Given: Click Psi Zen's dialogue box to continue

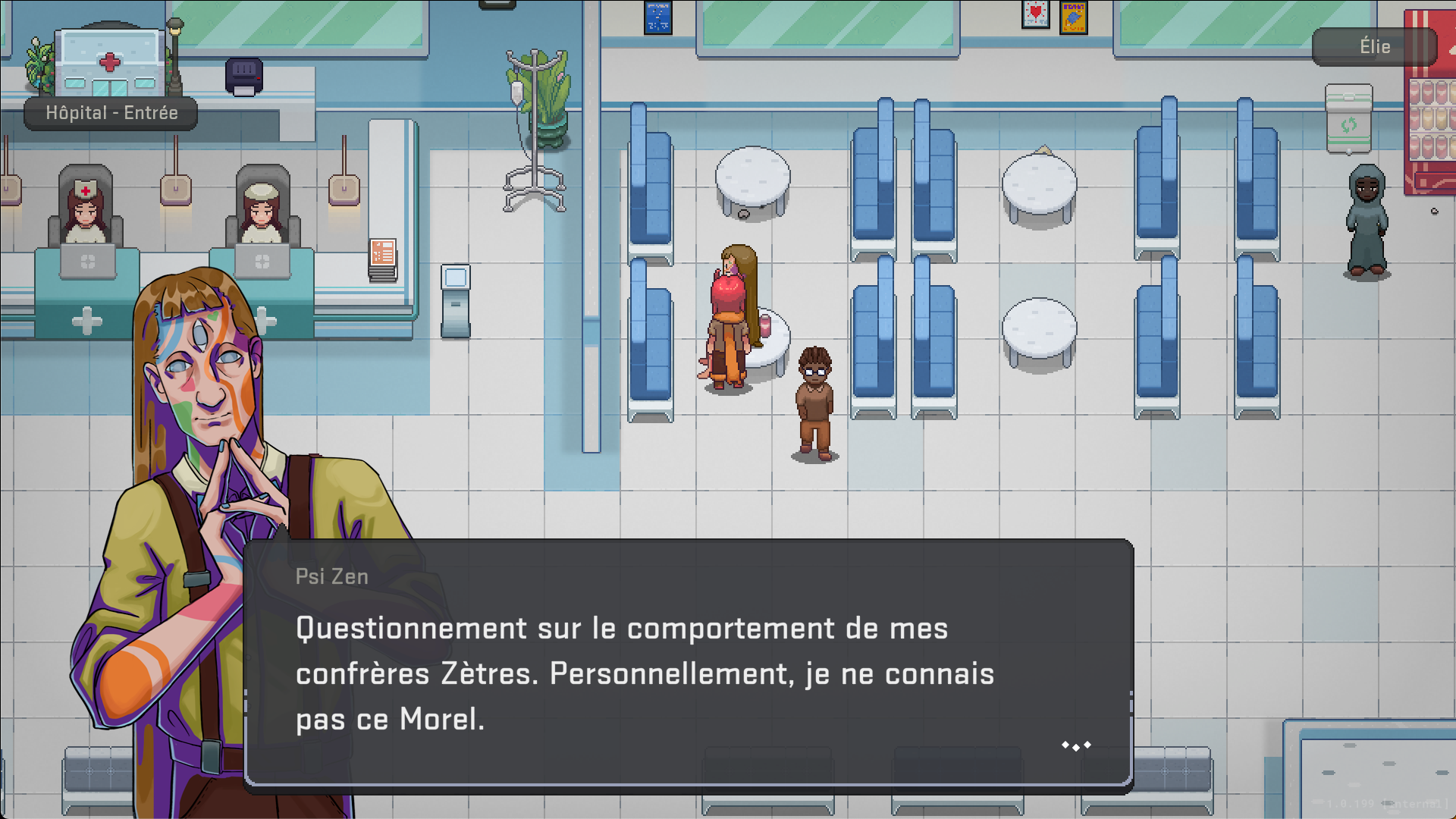Looking at the screenshot, I should [688, 663].
